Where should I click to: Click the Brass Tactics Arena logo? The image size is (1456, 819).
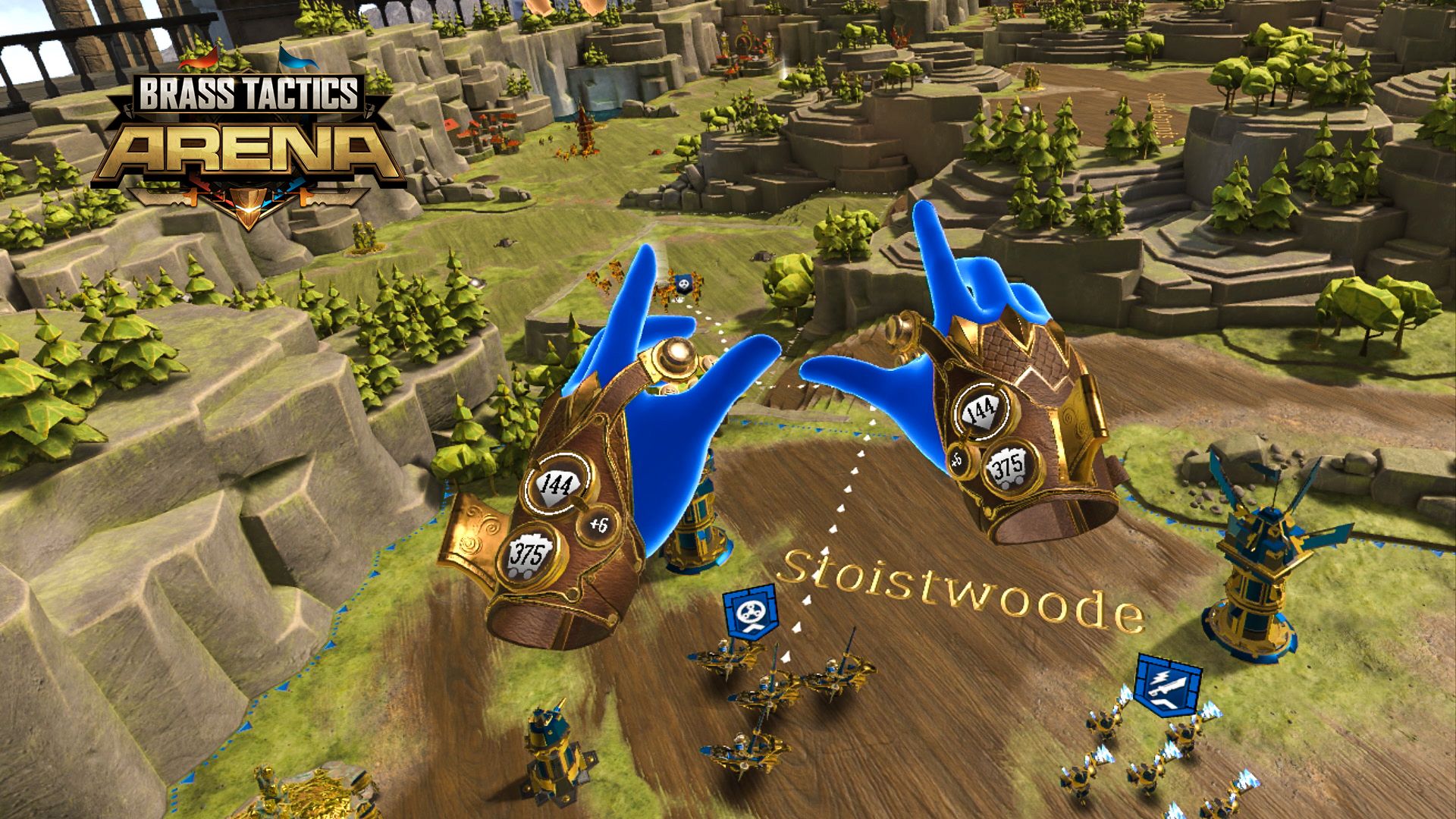250,125
